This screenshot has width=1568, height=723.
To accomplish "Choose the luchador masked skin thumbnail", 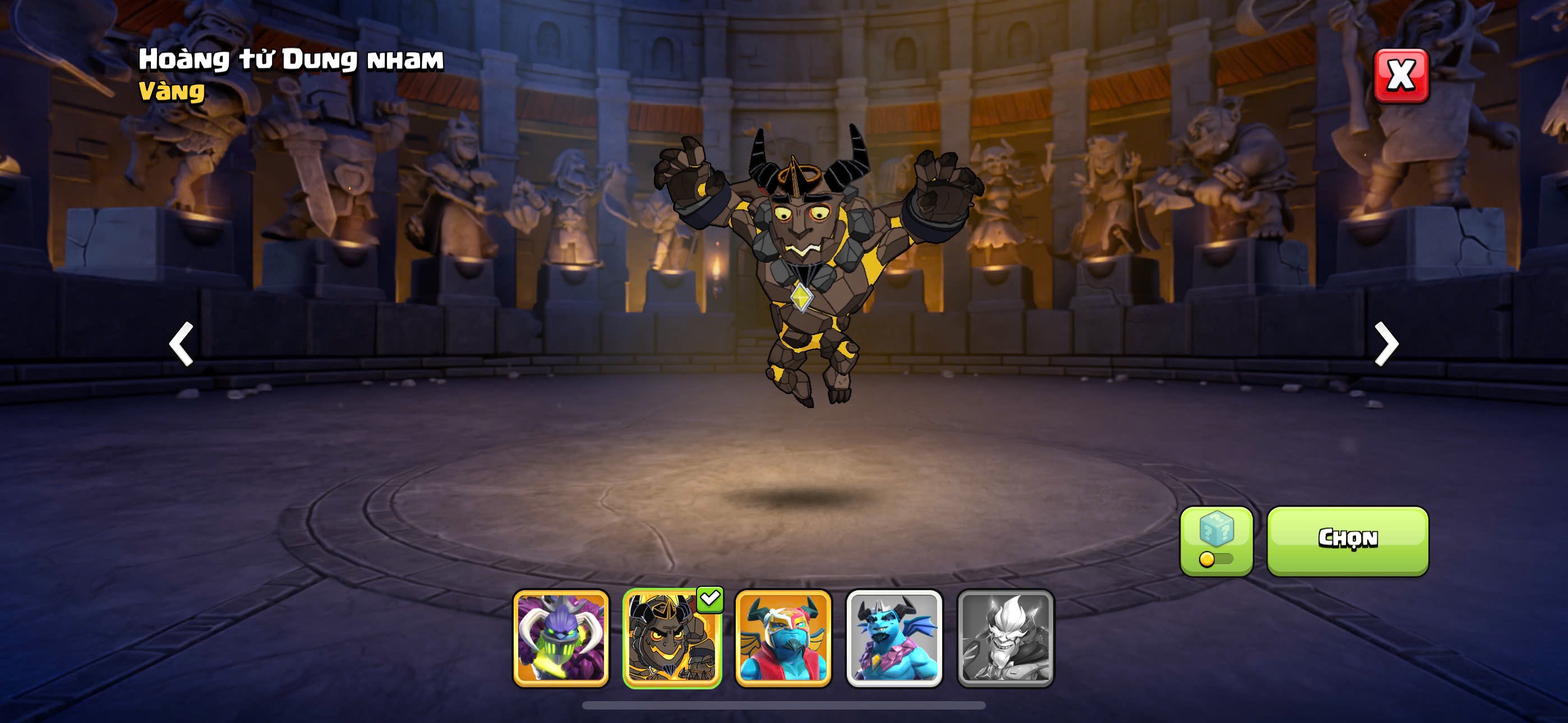I will (x=783, y=638).
